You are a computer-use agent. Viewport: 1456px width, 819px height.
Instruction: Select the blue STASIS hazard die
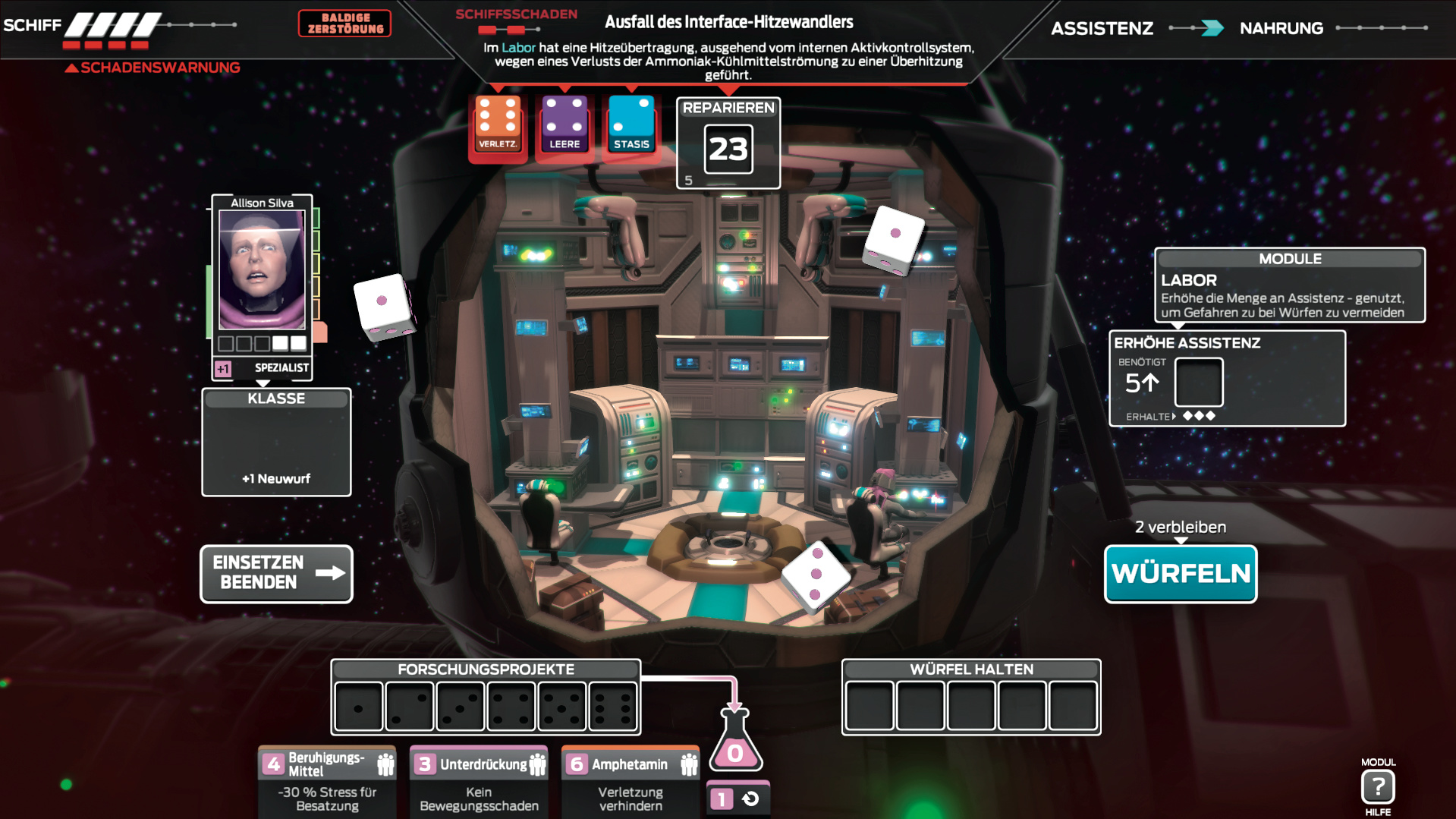coord(631,124)
